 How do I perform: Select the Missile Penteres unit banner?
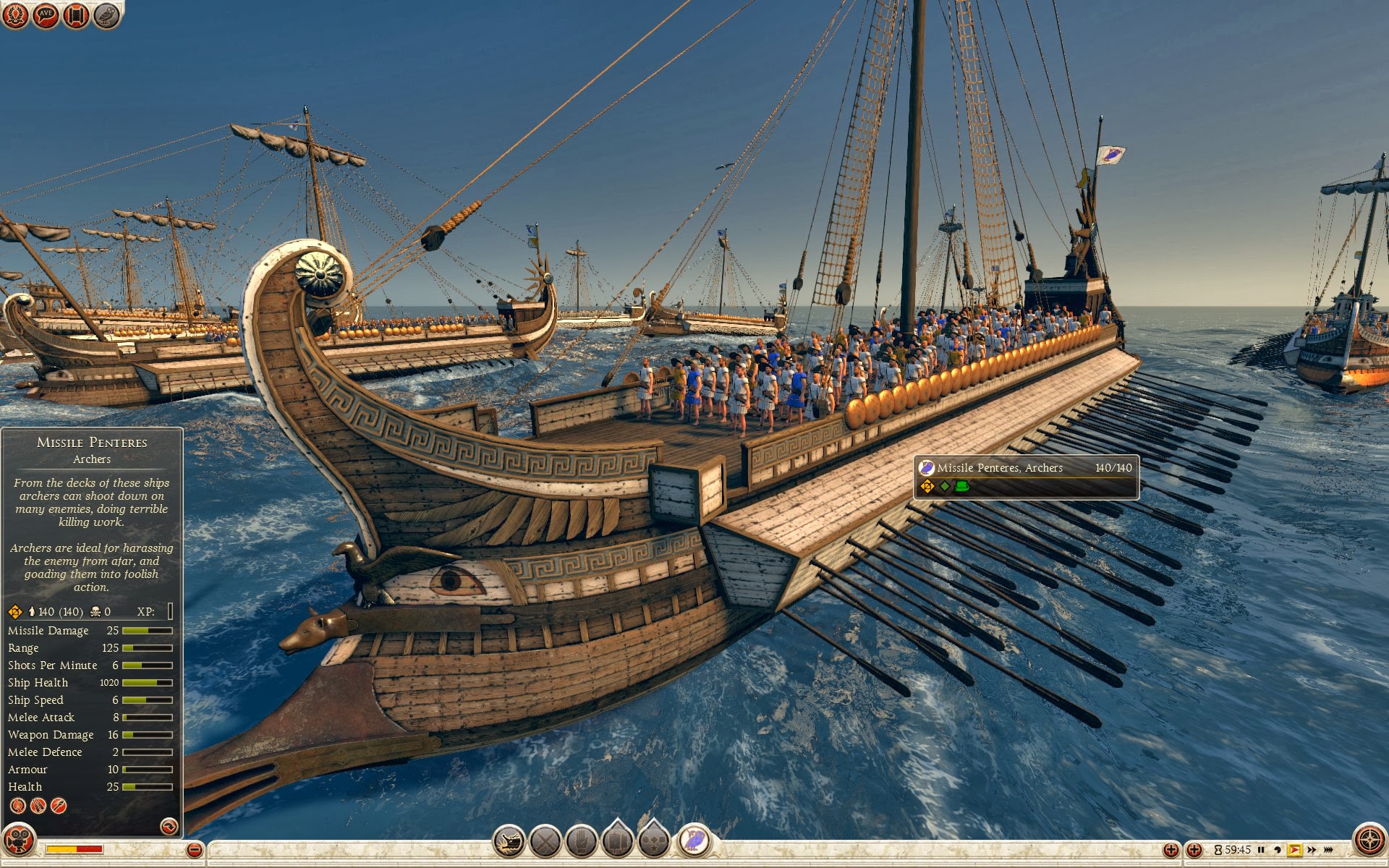point(1026,477)
